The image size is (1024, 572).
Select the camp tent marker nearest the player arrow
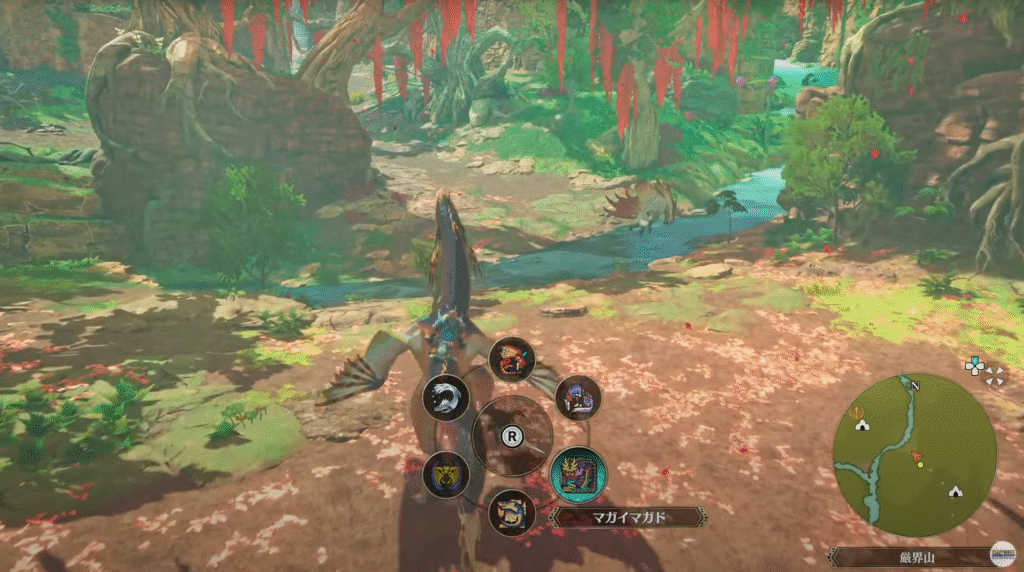[955, 491]
